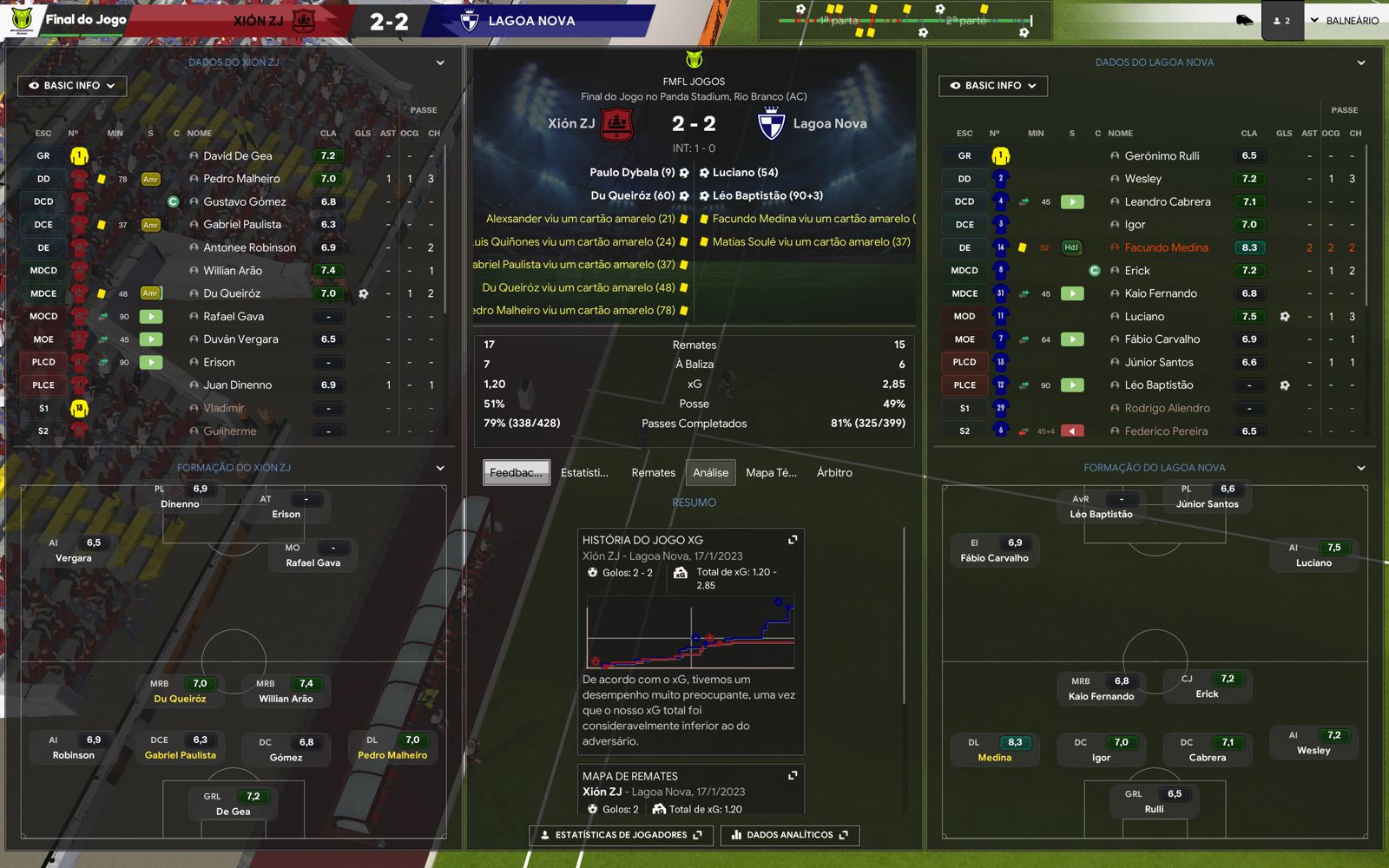Click the Xión ZJ team name header
Image resolution: width=1389 pixels, height=868 pixels.
pyautogui.click(x=258, y=21)
